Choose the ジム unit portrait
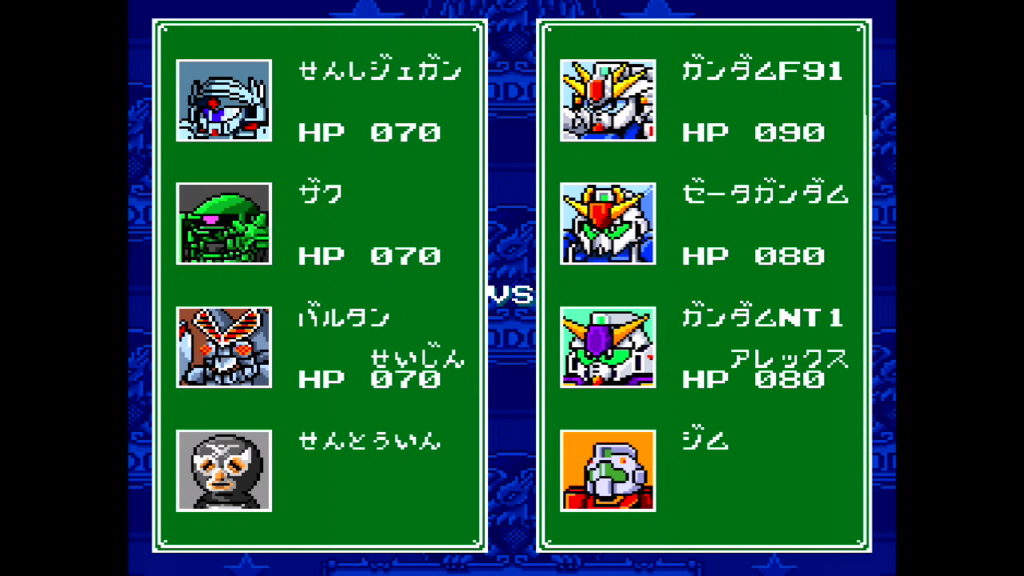Screen dimensions: 1024x576 [x=608, y=470]
